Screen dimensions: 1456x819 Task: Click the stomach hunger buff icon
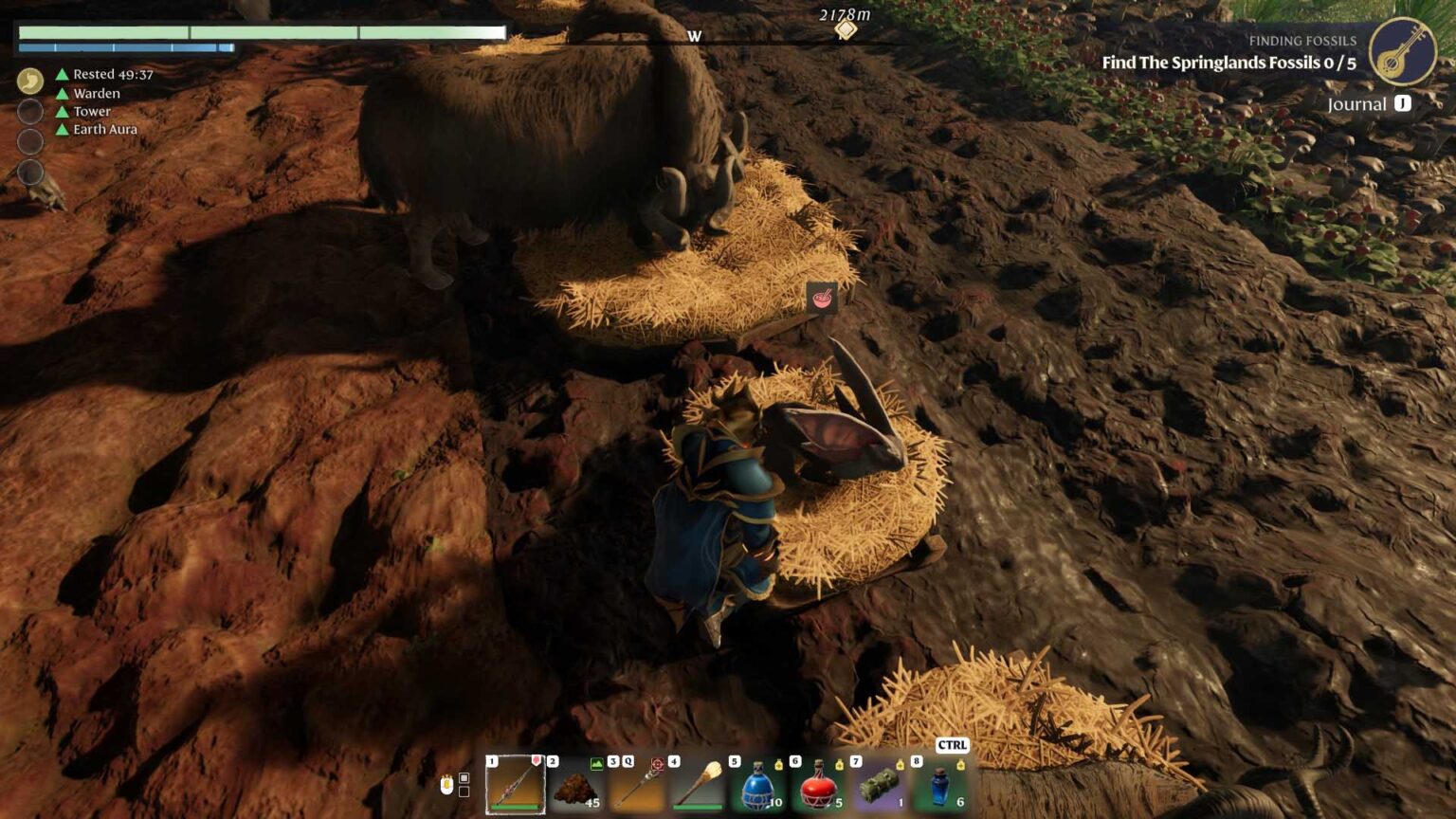pos(31,79)
